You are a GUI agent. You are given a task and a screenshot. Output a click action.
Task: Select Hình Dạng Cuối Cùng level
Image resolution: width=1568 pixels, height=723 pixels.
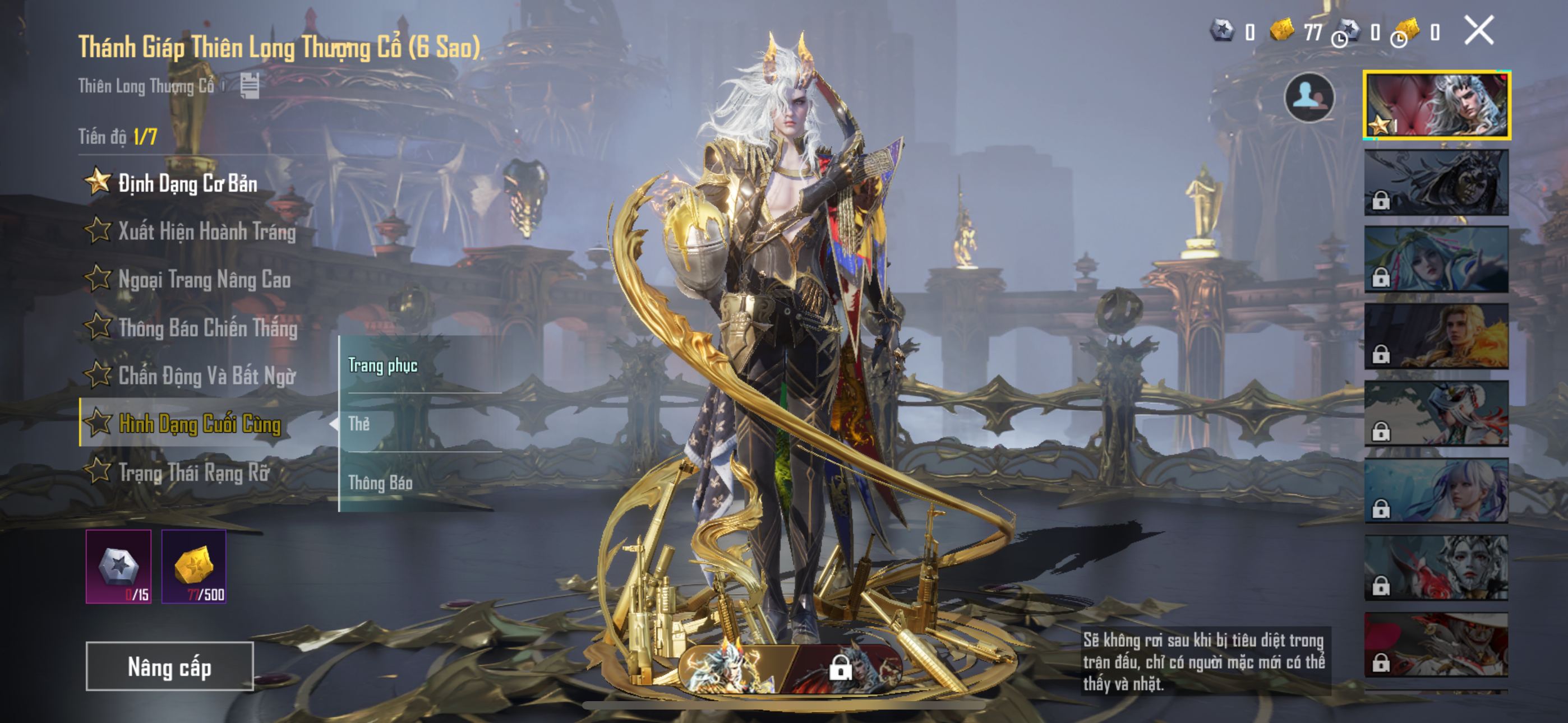tap(199, 424)
